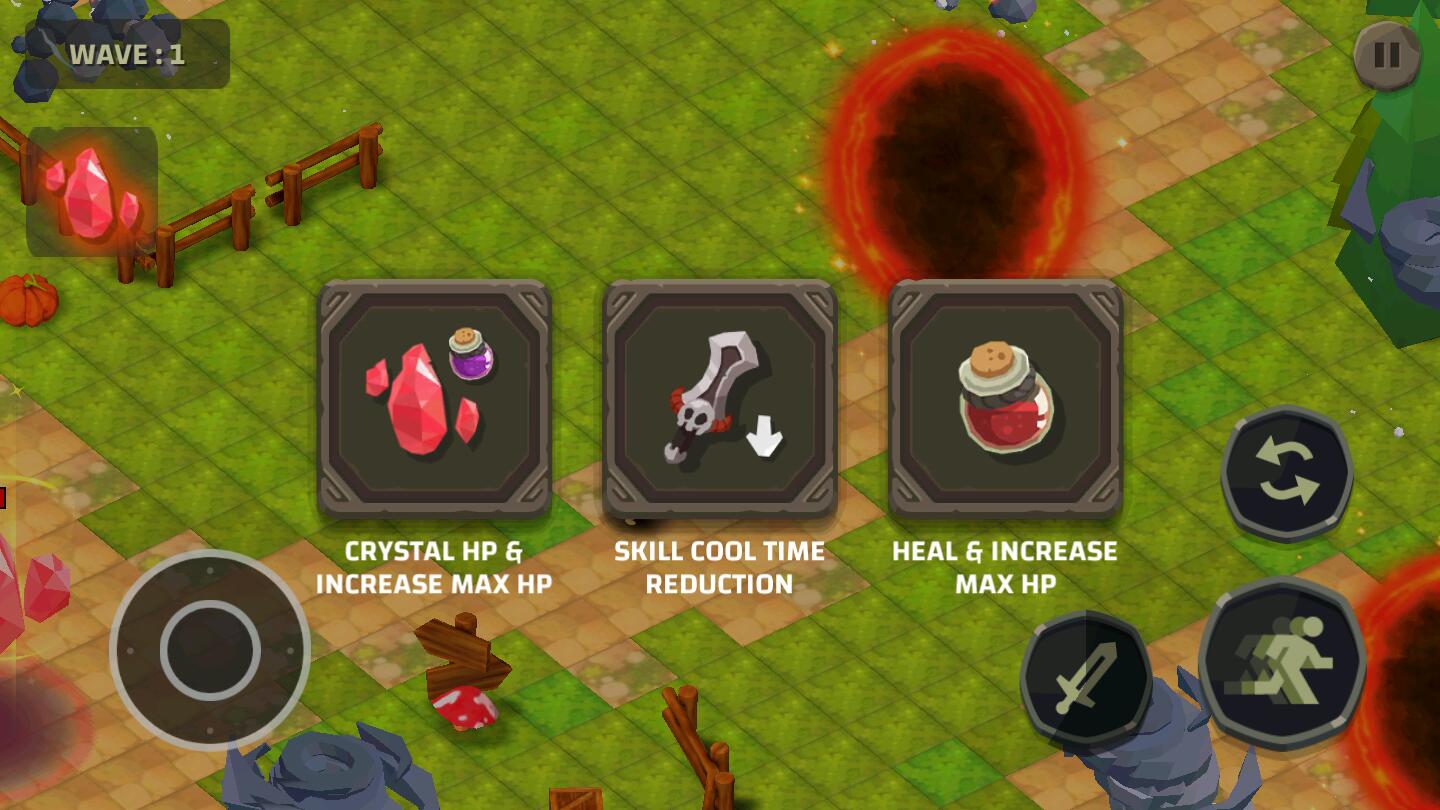Select the Skill Cool Time Reduction upgrade
1440x810 pixels.
tap(720, 398)
